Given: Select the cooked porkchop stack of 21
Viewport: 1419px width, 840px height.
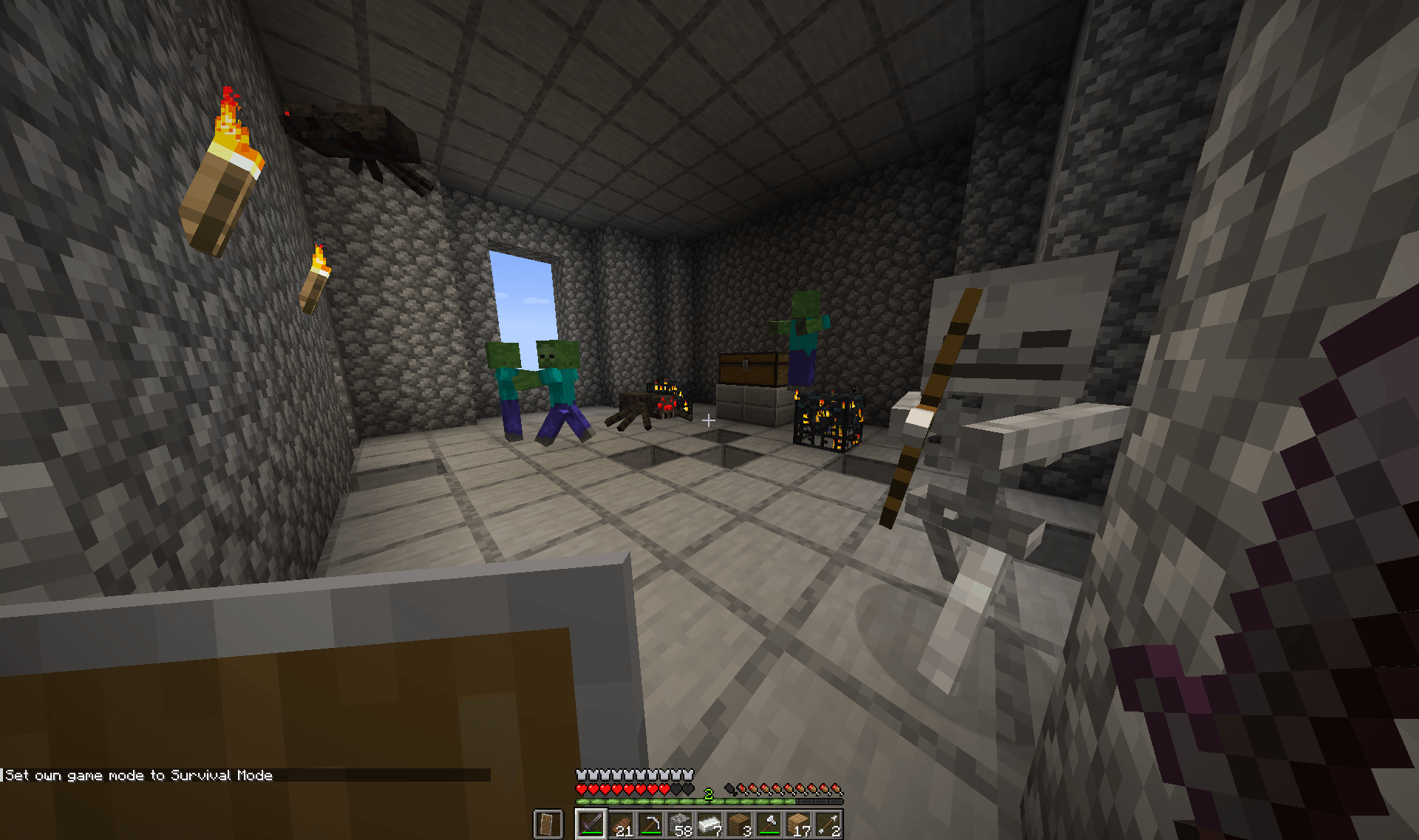Looking at the screenshot, I should point(621,822).
